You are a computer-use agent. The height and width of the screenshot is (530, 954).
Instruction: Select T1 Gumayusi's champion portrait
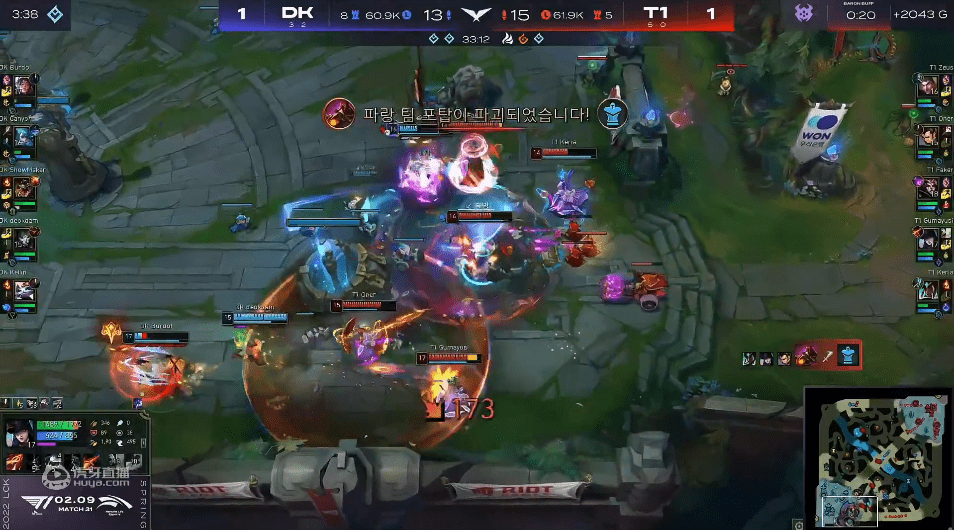click(x=929, y=240)
